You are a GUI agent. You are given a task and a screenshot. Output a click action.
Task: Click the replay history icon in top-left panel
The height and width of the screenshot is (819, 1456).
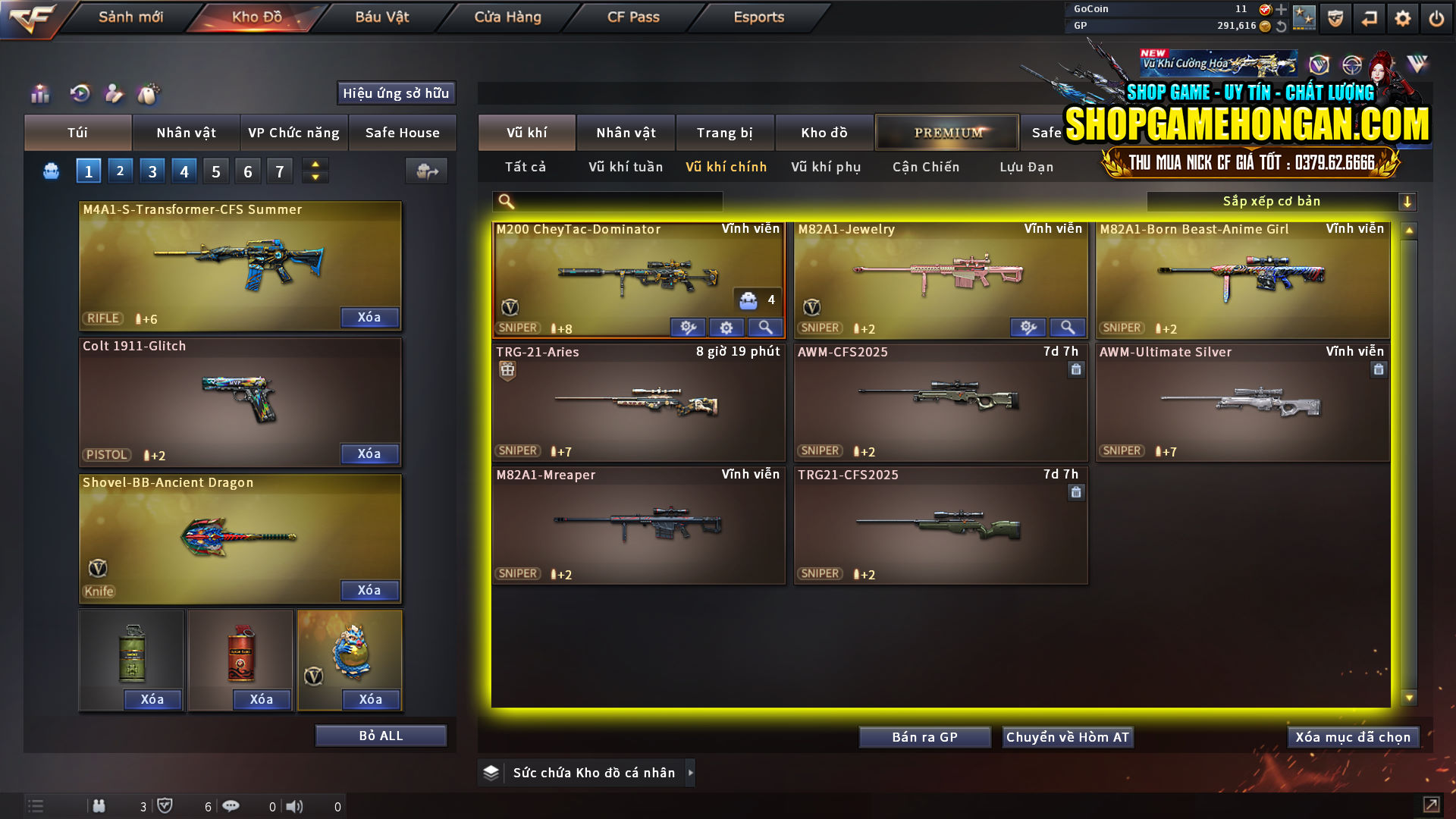80,94
